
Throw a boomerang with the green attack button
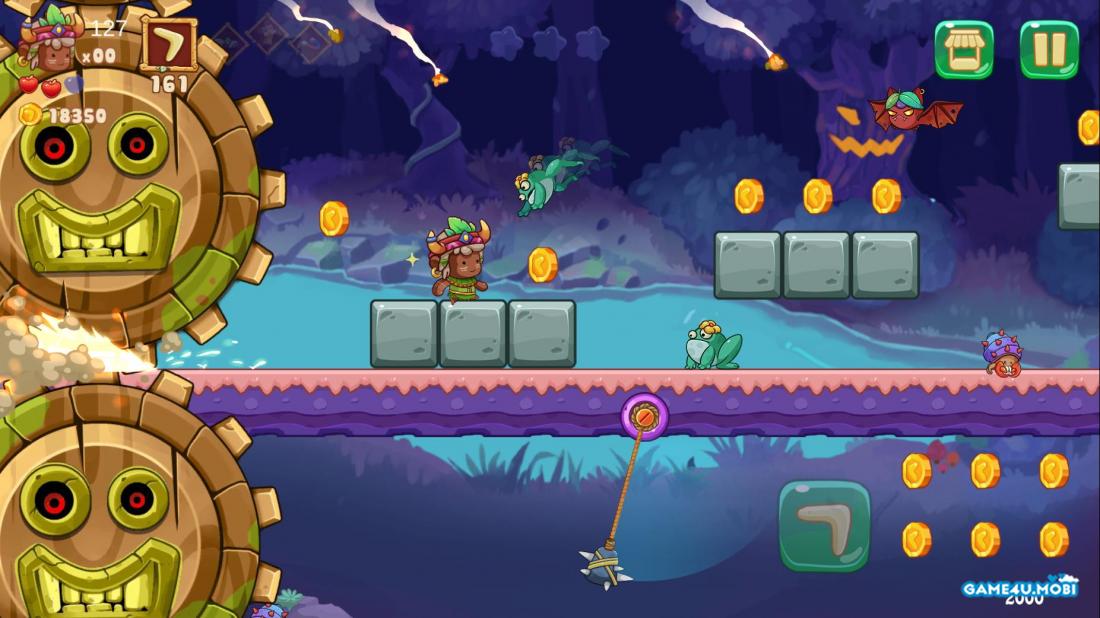tap(824, 526)
